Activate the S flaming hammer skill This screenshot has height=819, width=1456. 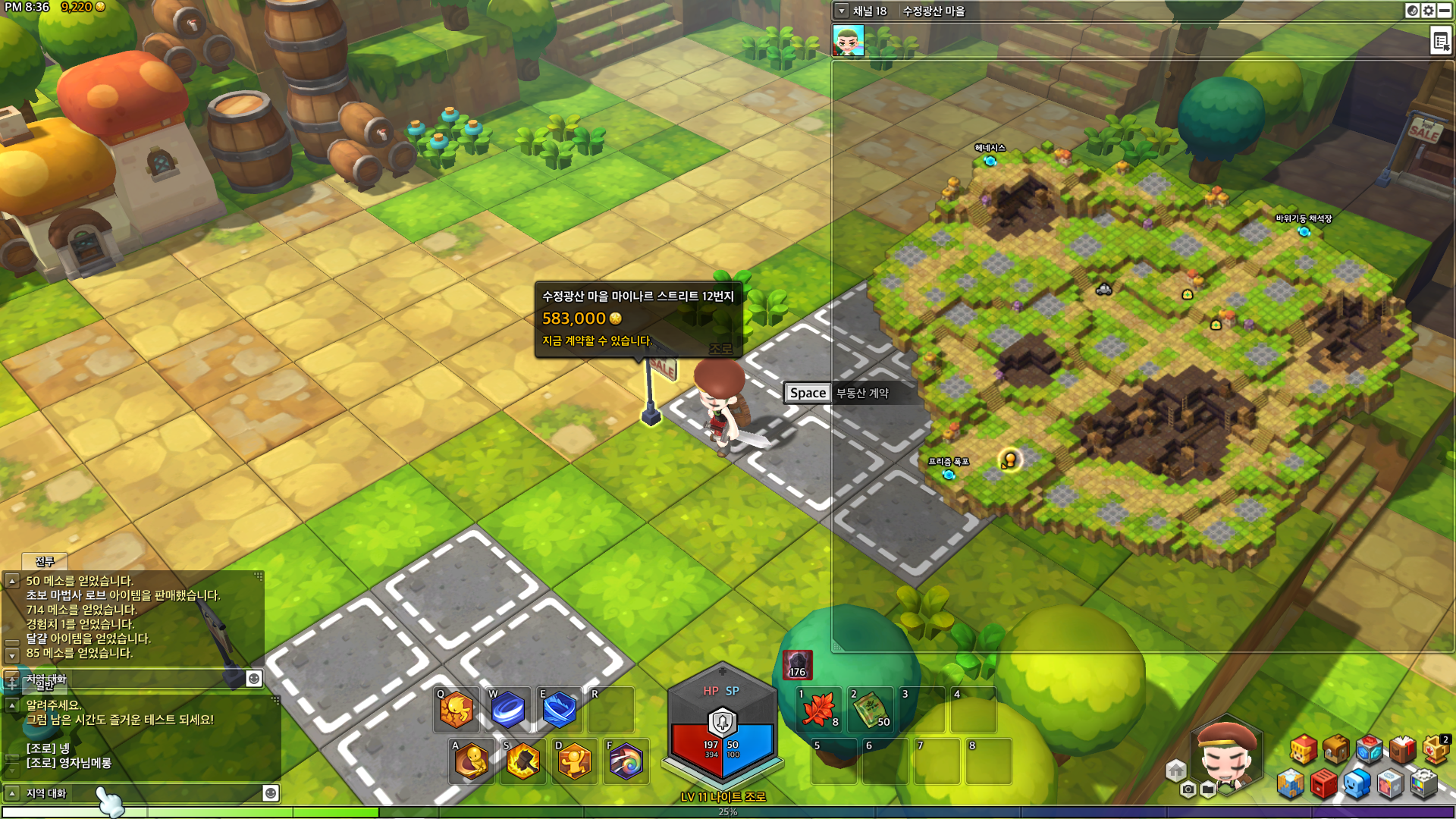coord(523,762)
